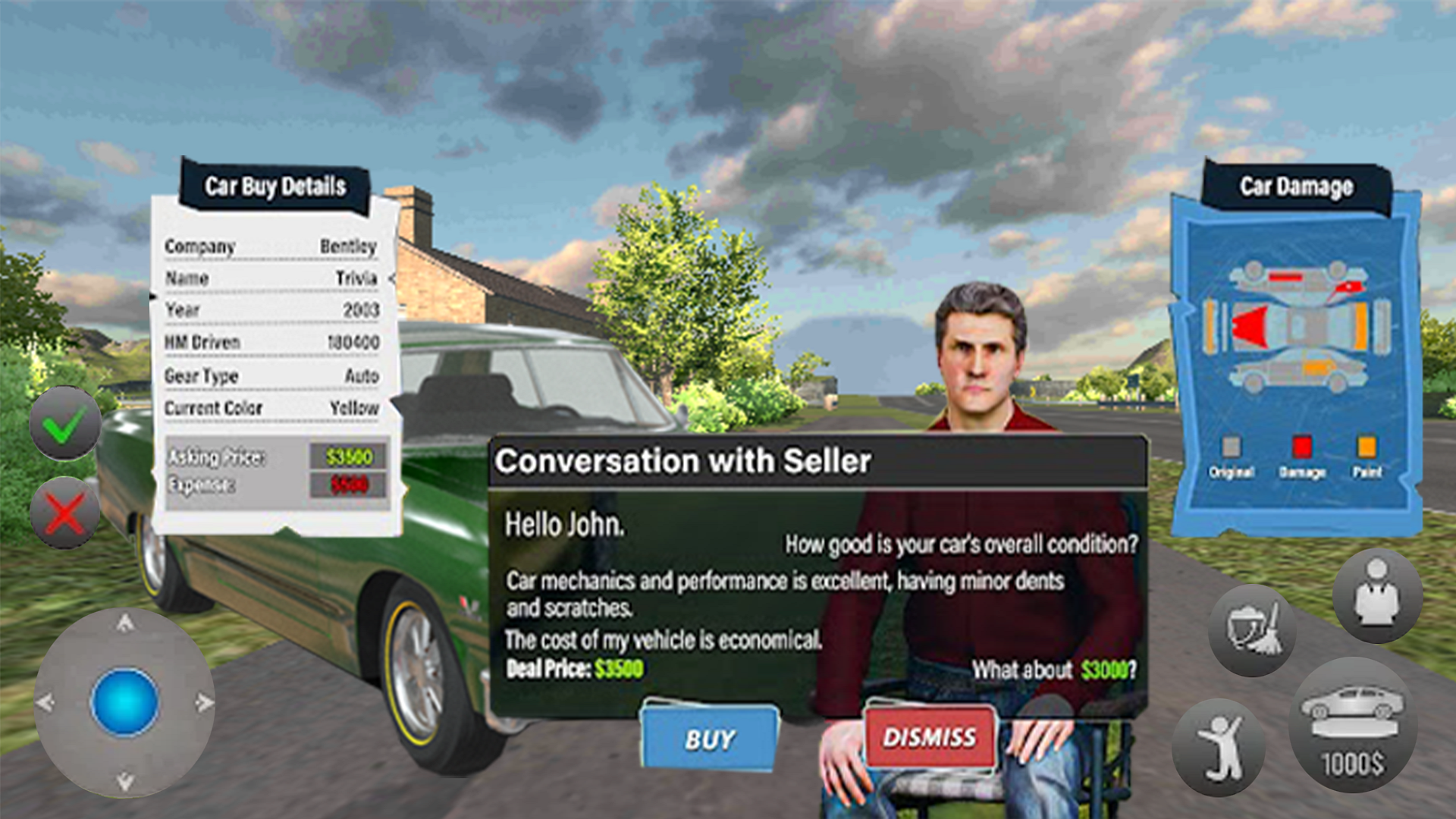Click the Car Buy Details panel header
This screenshot has height=819, width=1456.
click(x=275, y=186)
